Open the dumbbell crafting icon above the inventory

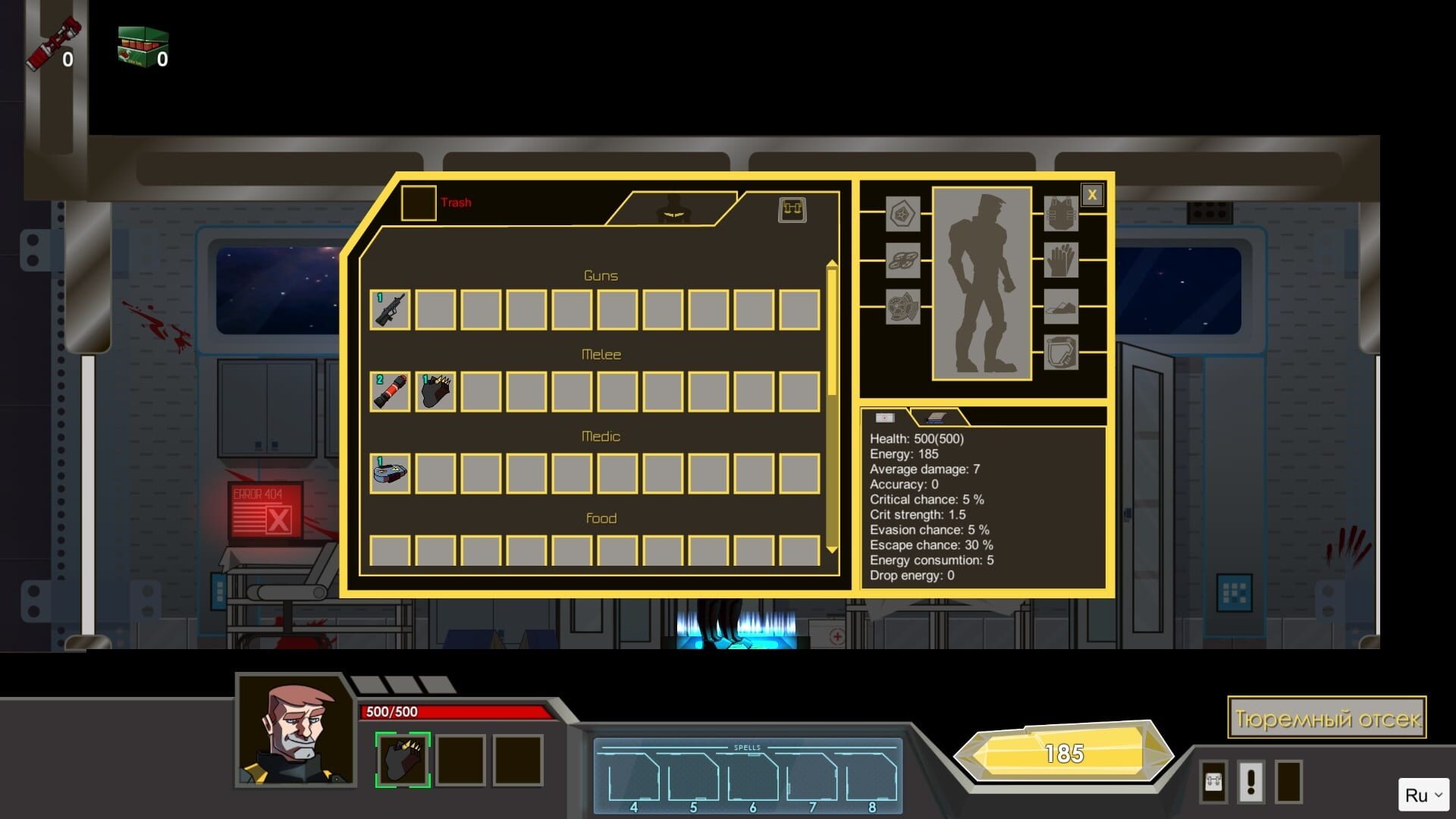pos(792,211)
